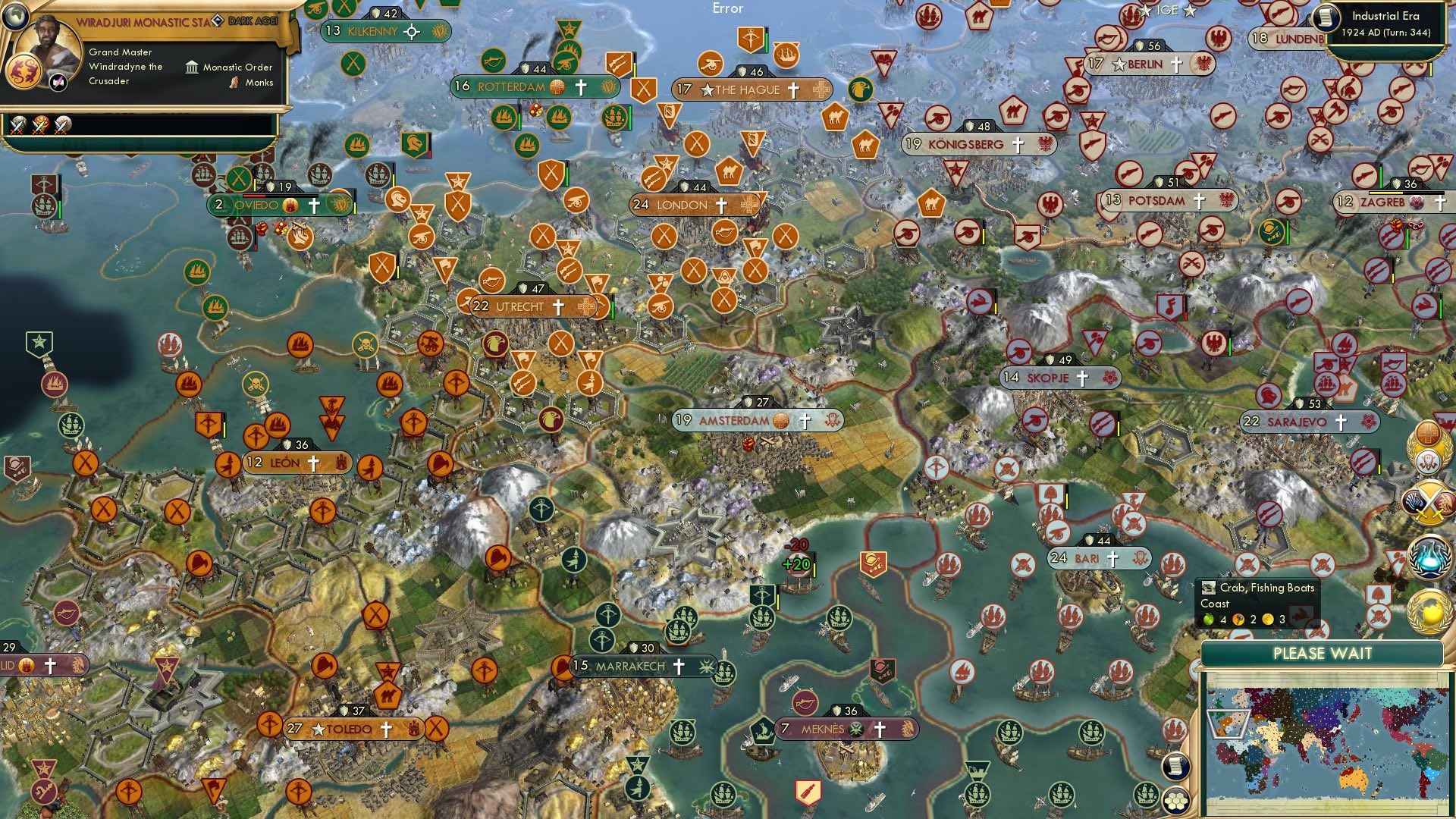Click Utrecht's production progress bar
Viewport: 1456px width, 819px height.
point(613,306)
